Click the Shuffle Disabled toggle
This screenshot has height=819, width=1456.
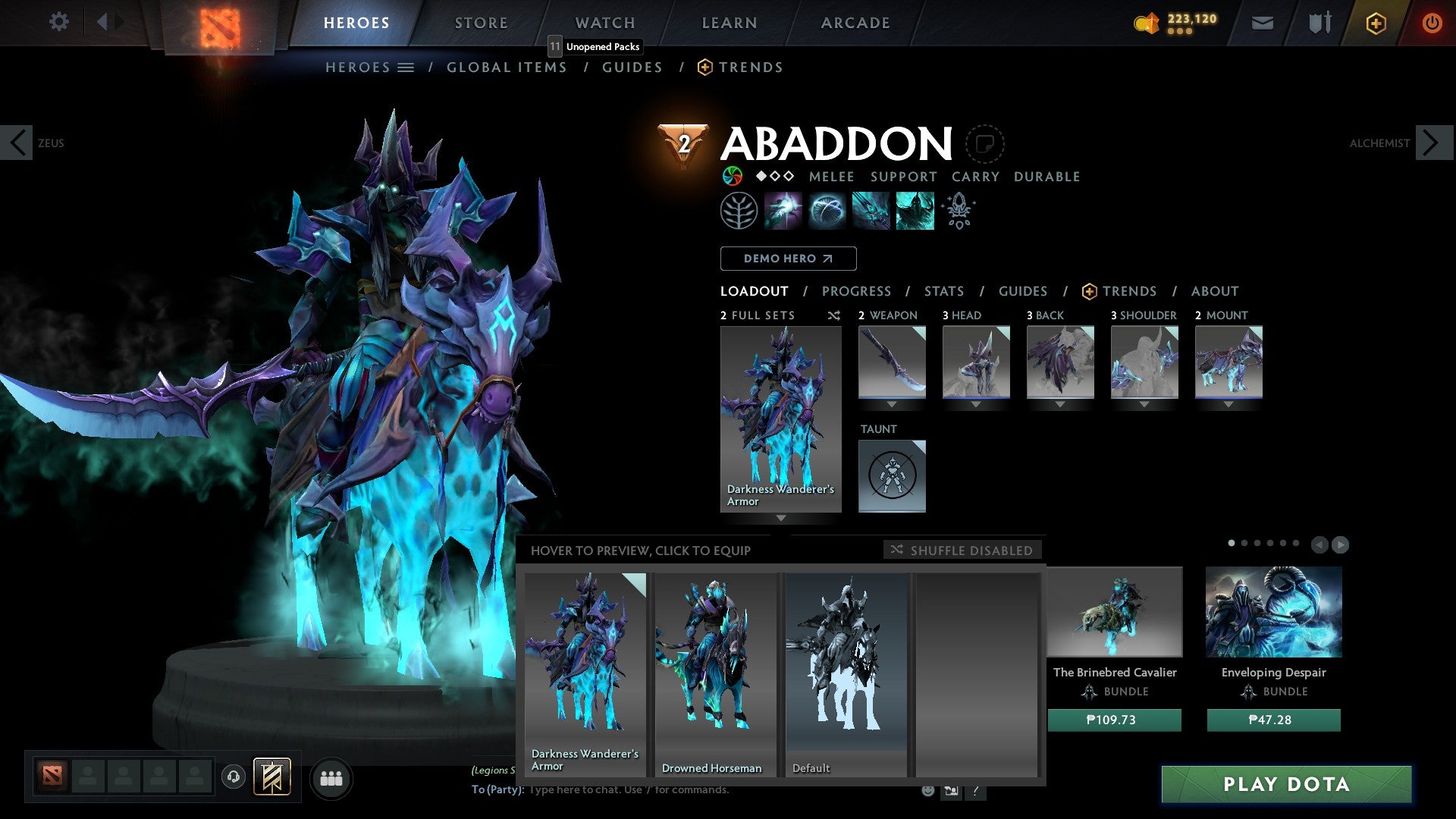pos(963,551)
